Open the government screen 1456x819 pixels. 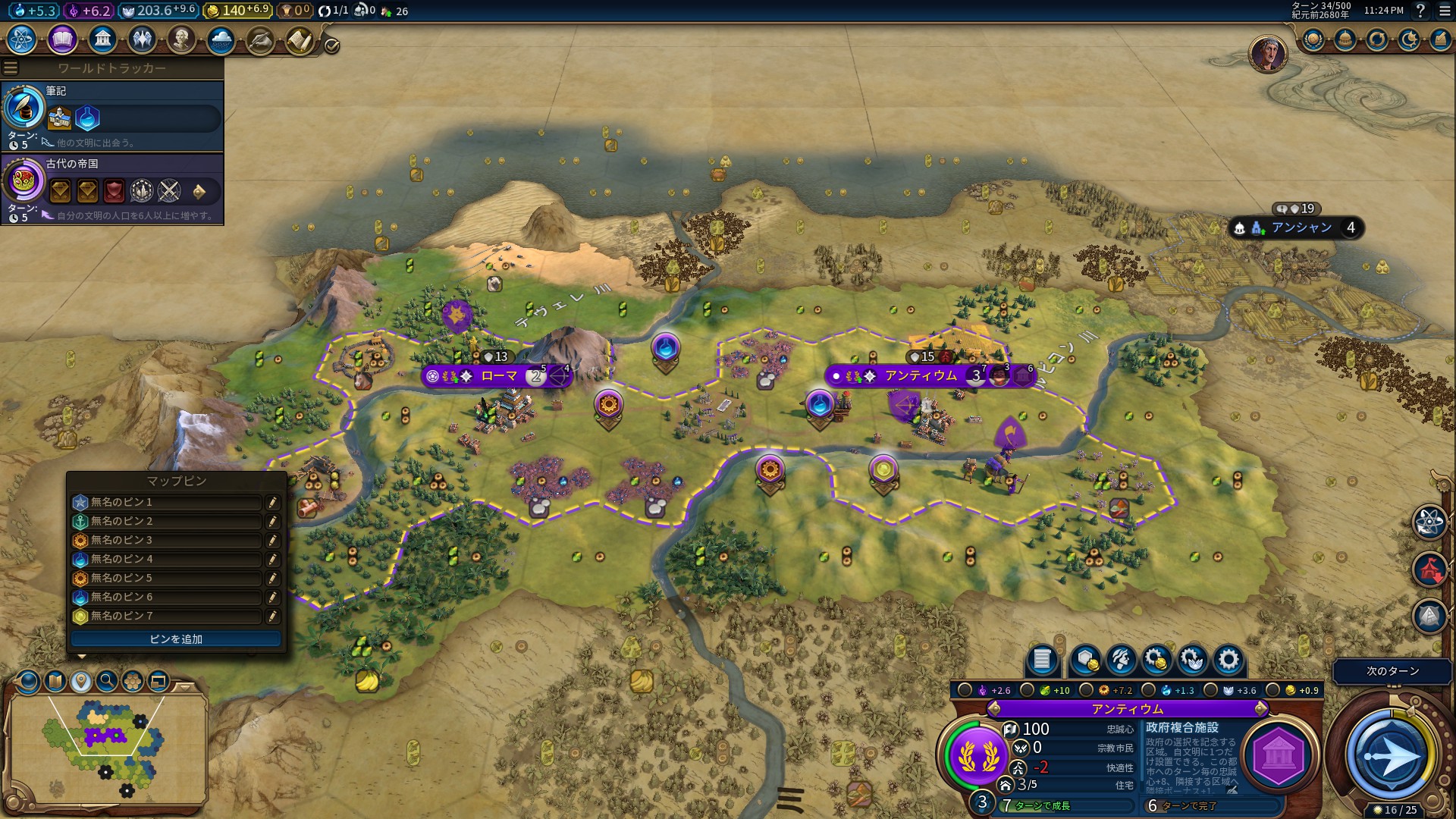pyautogui.click(x=102, y=39)
